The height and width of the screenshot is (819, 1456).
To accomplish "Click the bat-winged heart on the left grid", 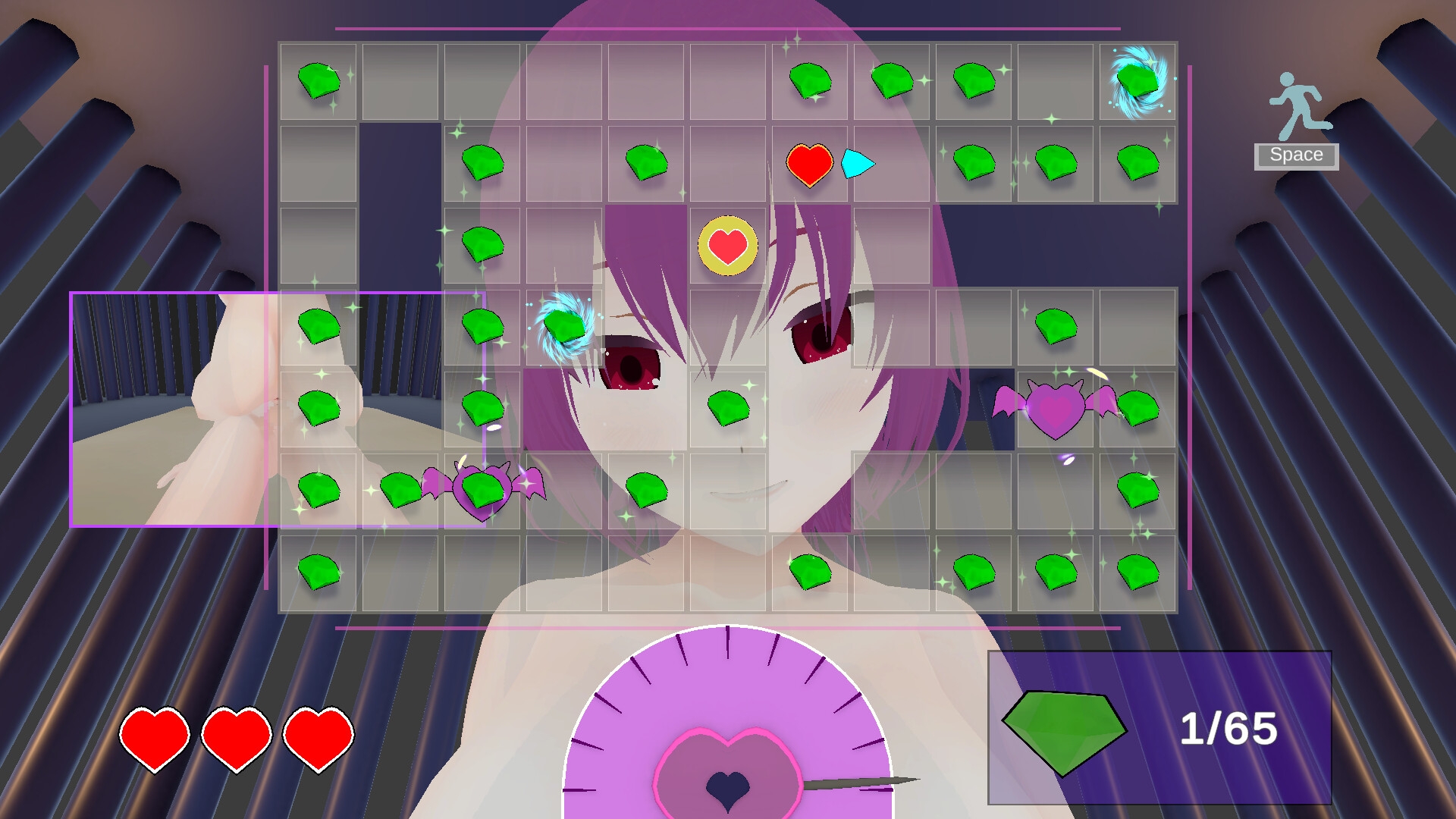I will click(481, 493).
